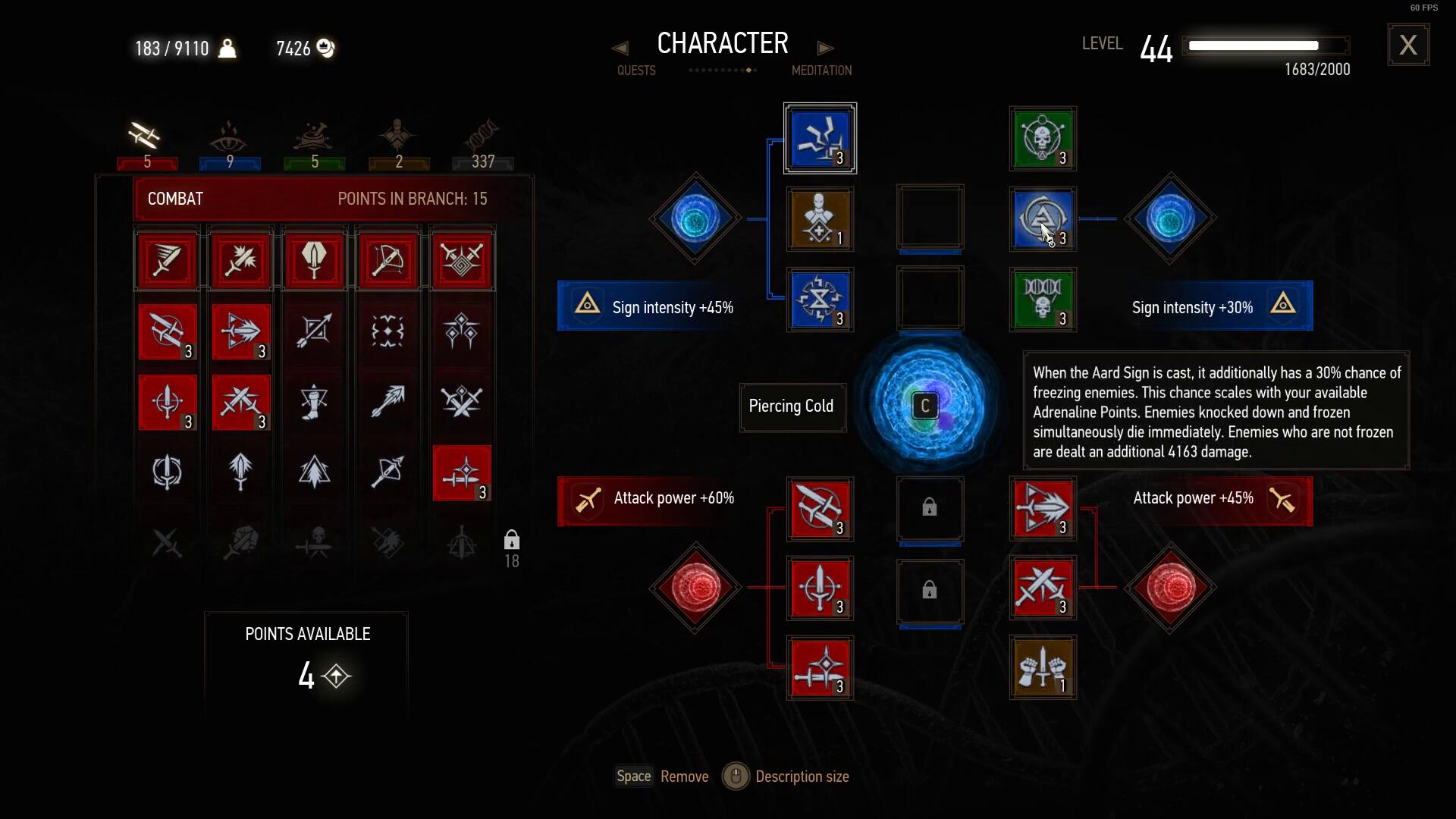This screenshot has width=1456, height=819.
Task: Select the green DNA skull skill slot
Action: (x=1043, y=300)
